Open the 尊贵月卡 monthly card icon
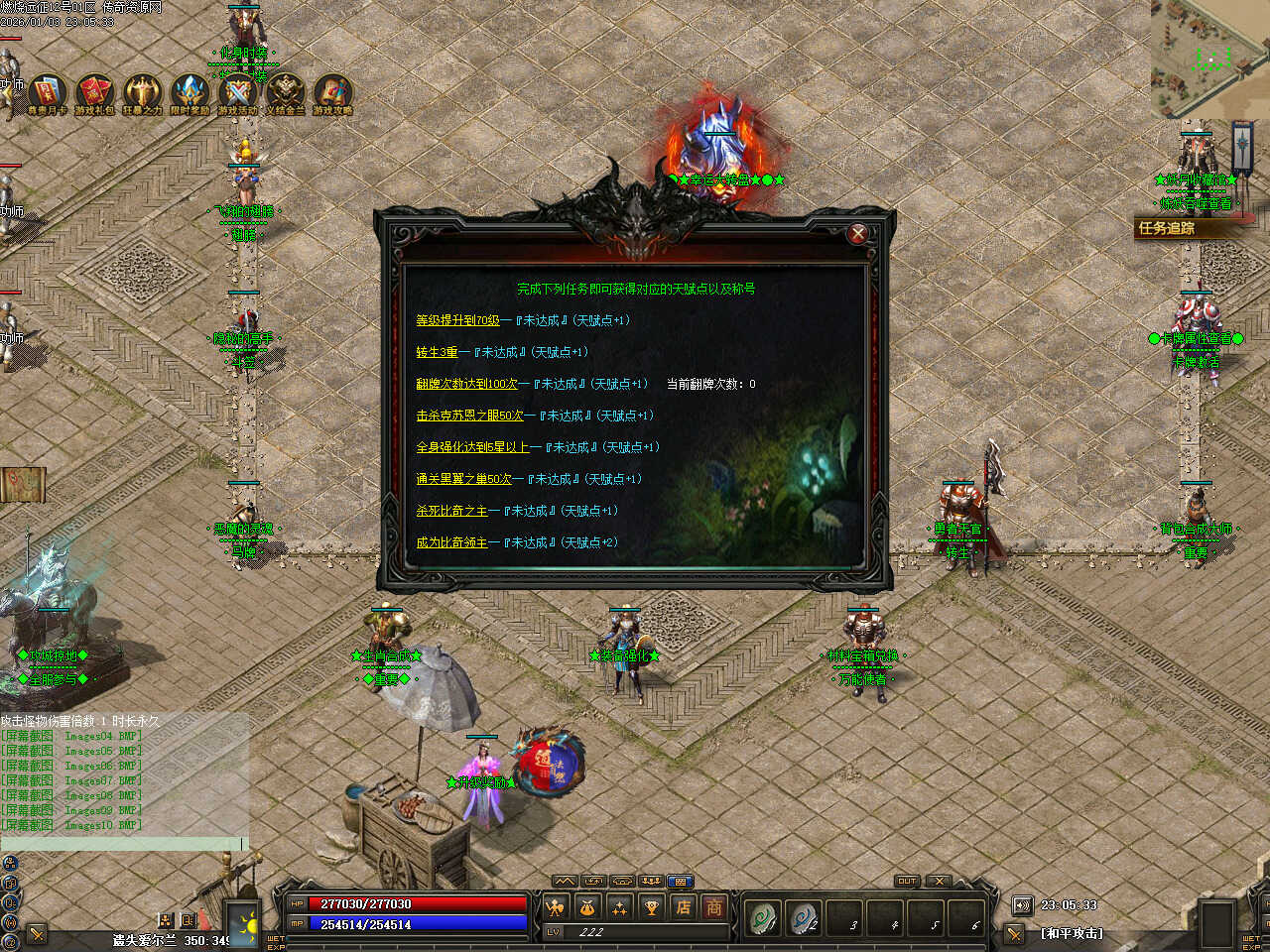This screenshot has height=952, width=1270. [x=47, y=92]
